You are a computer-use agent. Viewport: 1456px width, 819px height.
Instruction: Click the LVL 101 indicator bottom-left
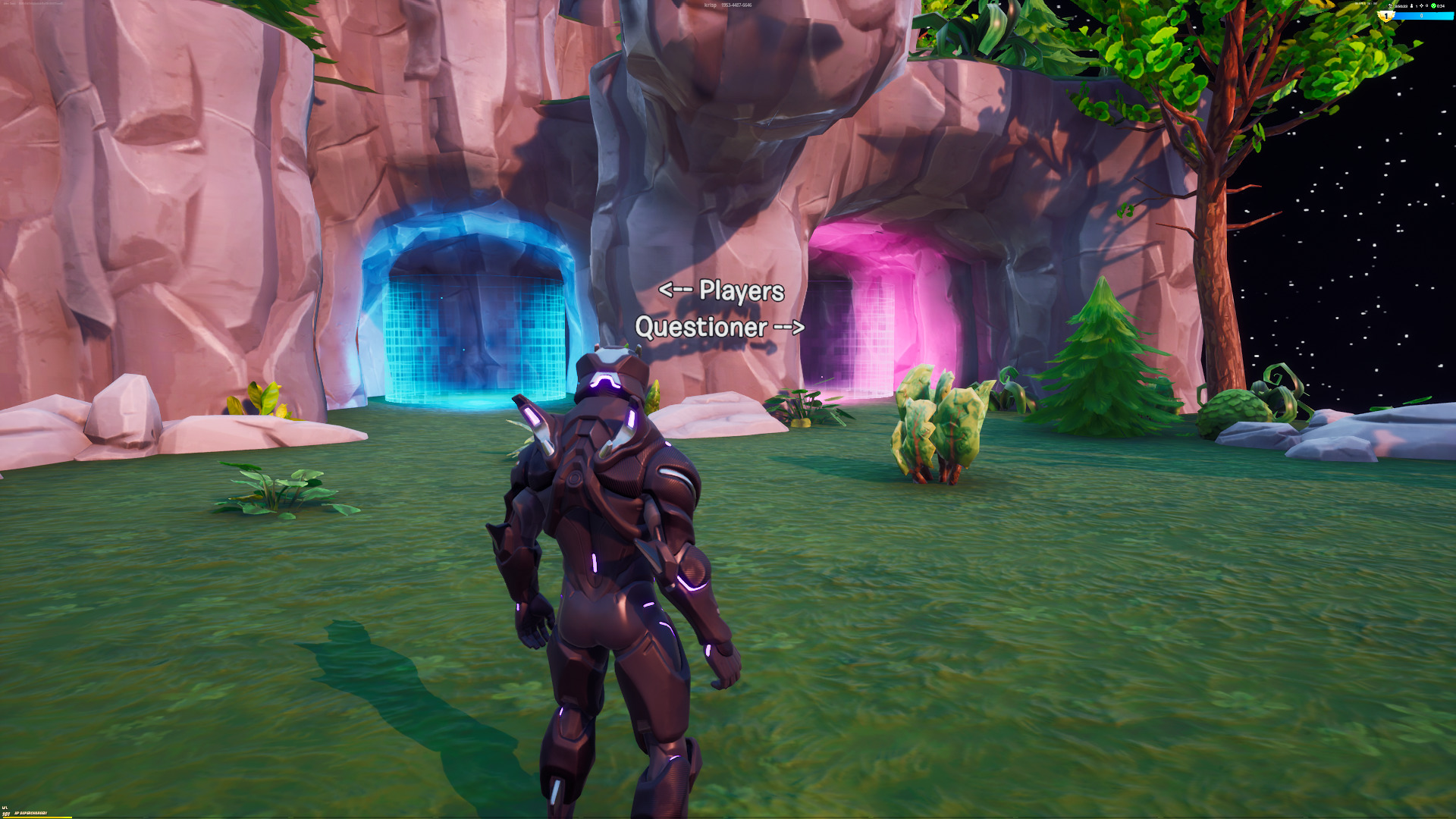[x=6, y=812]
